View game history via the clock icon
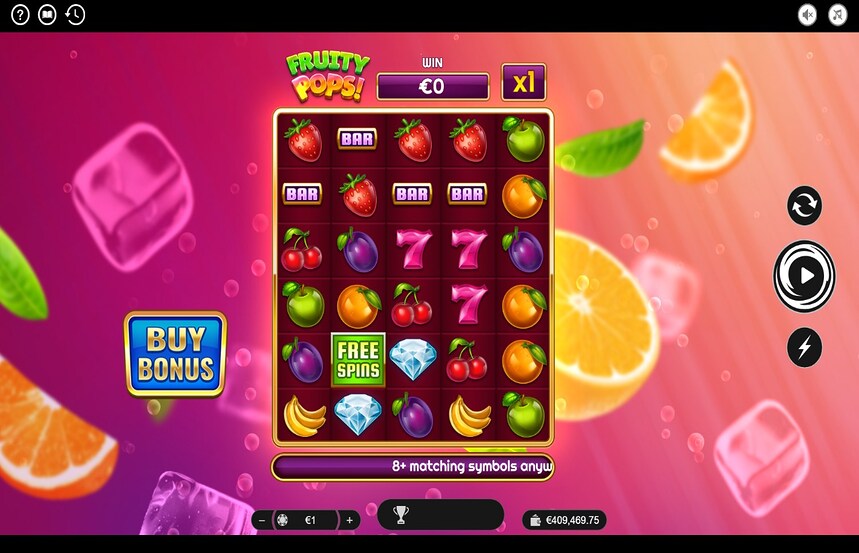The image size is (859, 553). tap(75, 15)
